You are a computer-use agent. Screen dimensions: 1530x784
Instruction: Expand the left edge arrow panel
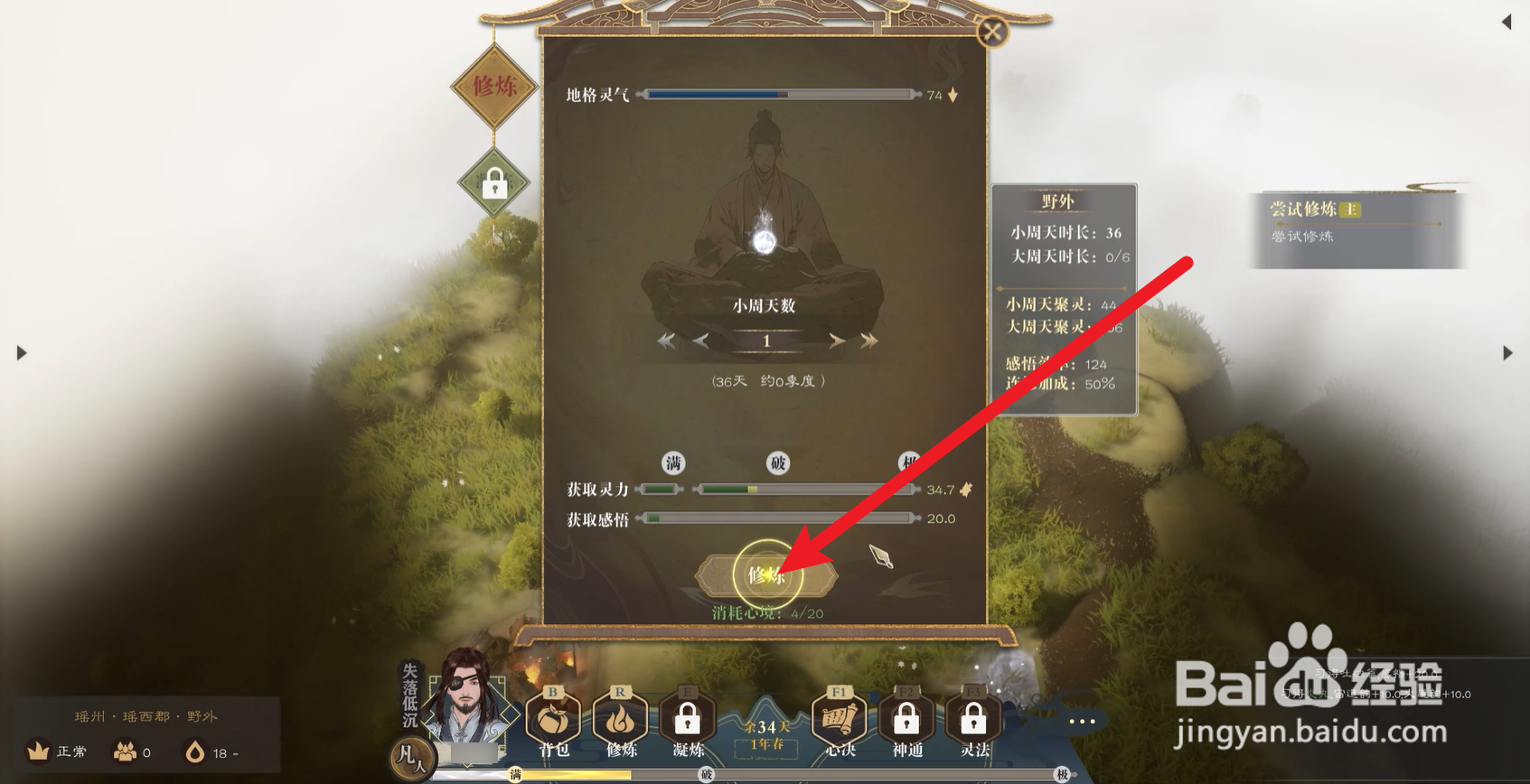coord(22,353)
